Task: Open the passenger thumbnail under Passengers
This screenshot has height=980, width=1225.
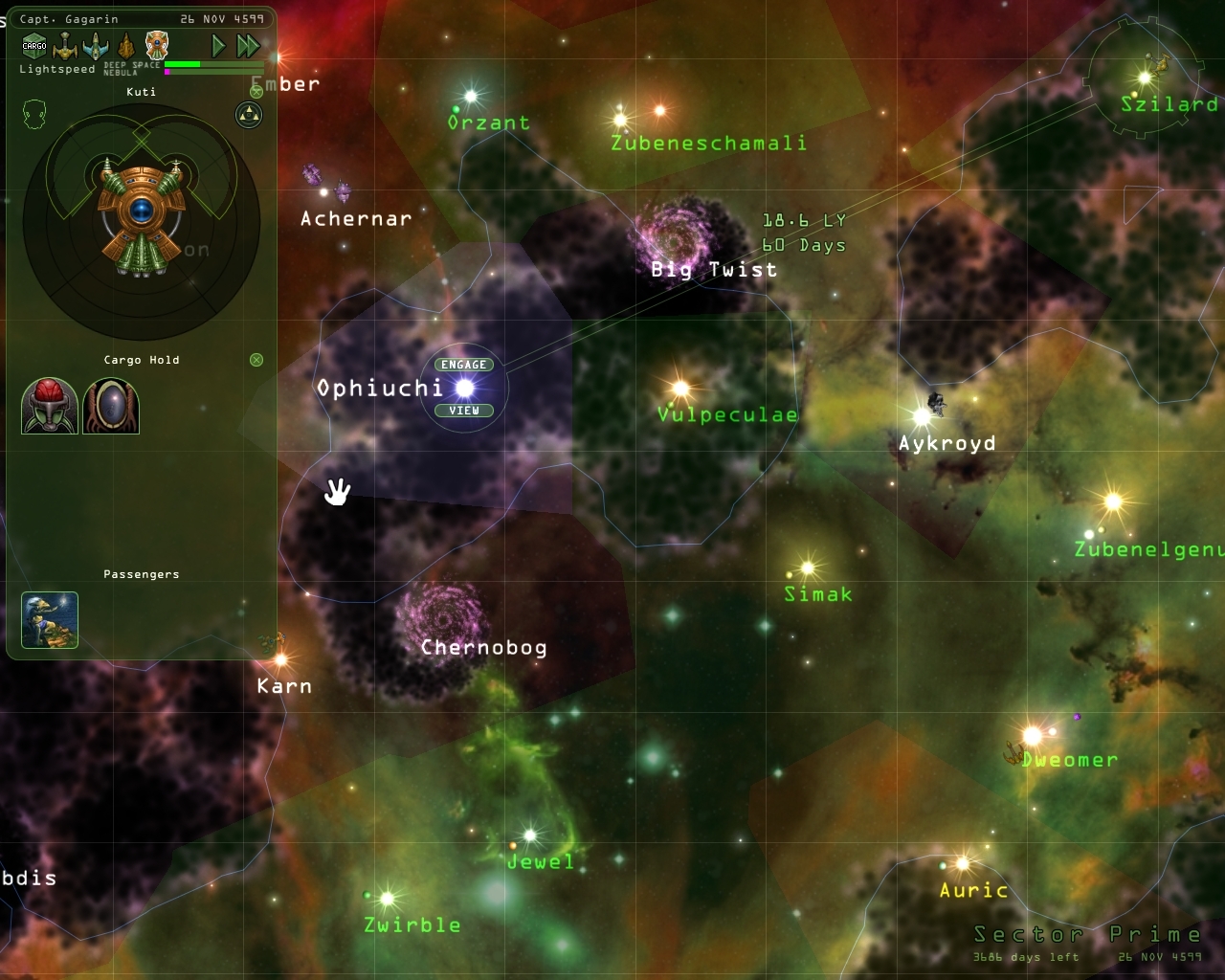Action: click(x=49, y=620)
